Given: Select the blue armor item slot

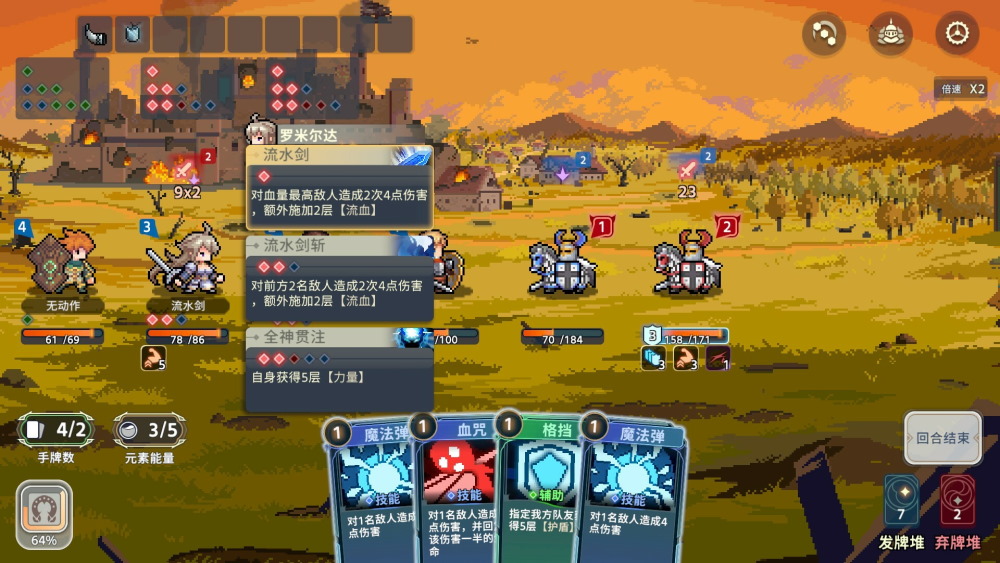Looking at the screenshot, I should click(x=133, y=34).
